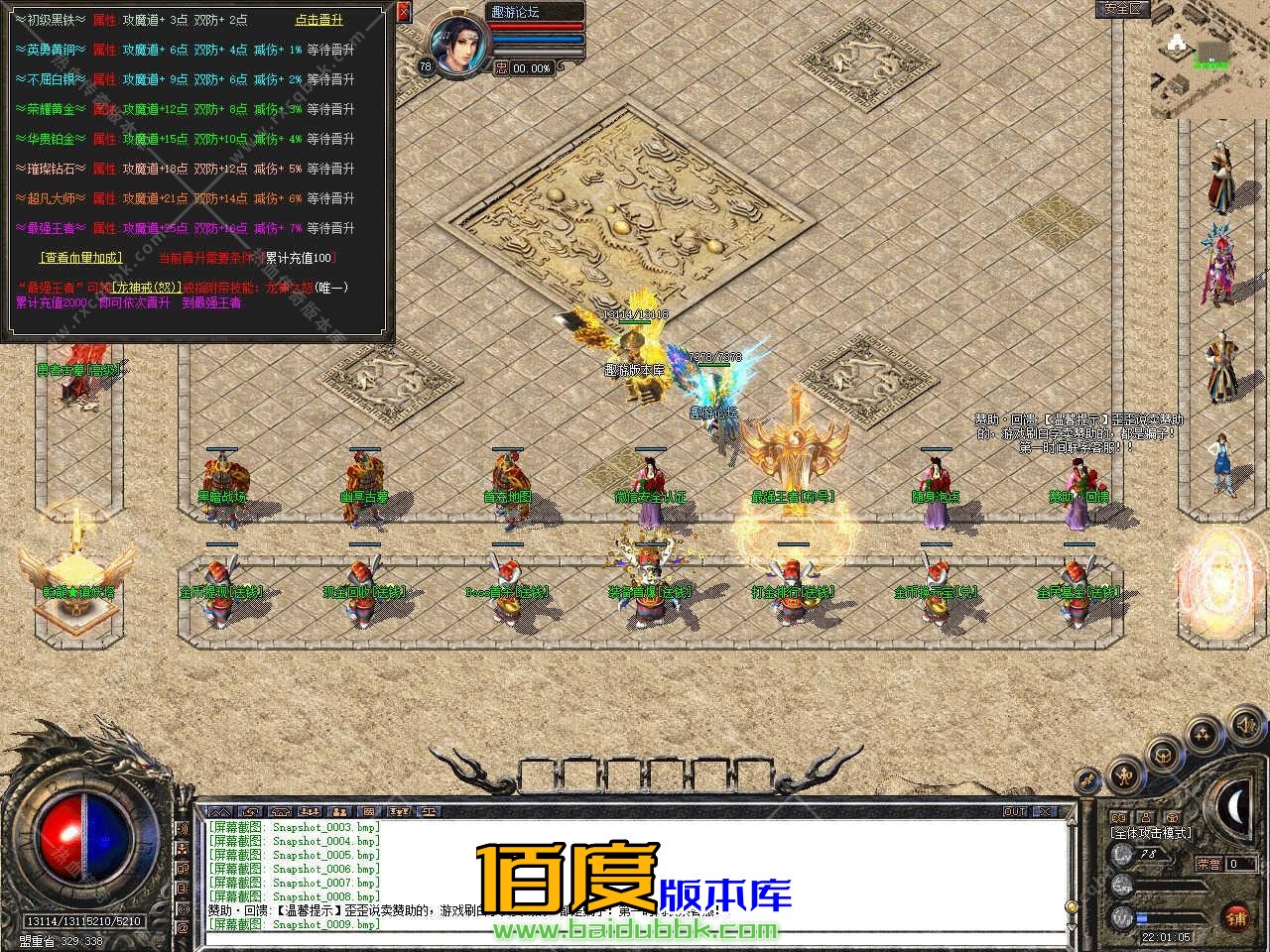Open the character info round icon
The width and height of the screenshot is (1270, 952).
click(x=1124, y=774)
